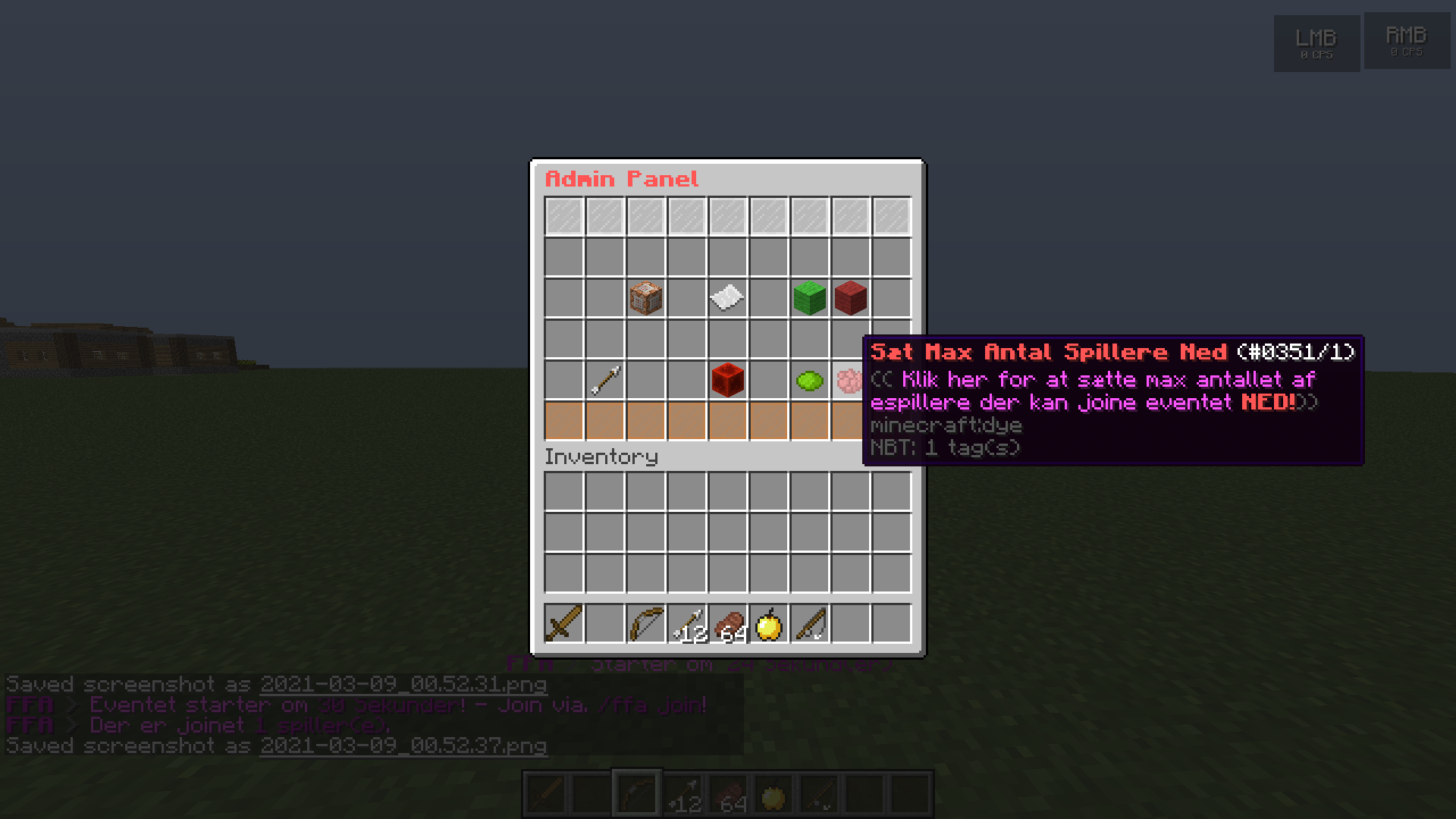Click a white glass pane in the top row
1456x819 pixels.
(x=563, y=215)
